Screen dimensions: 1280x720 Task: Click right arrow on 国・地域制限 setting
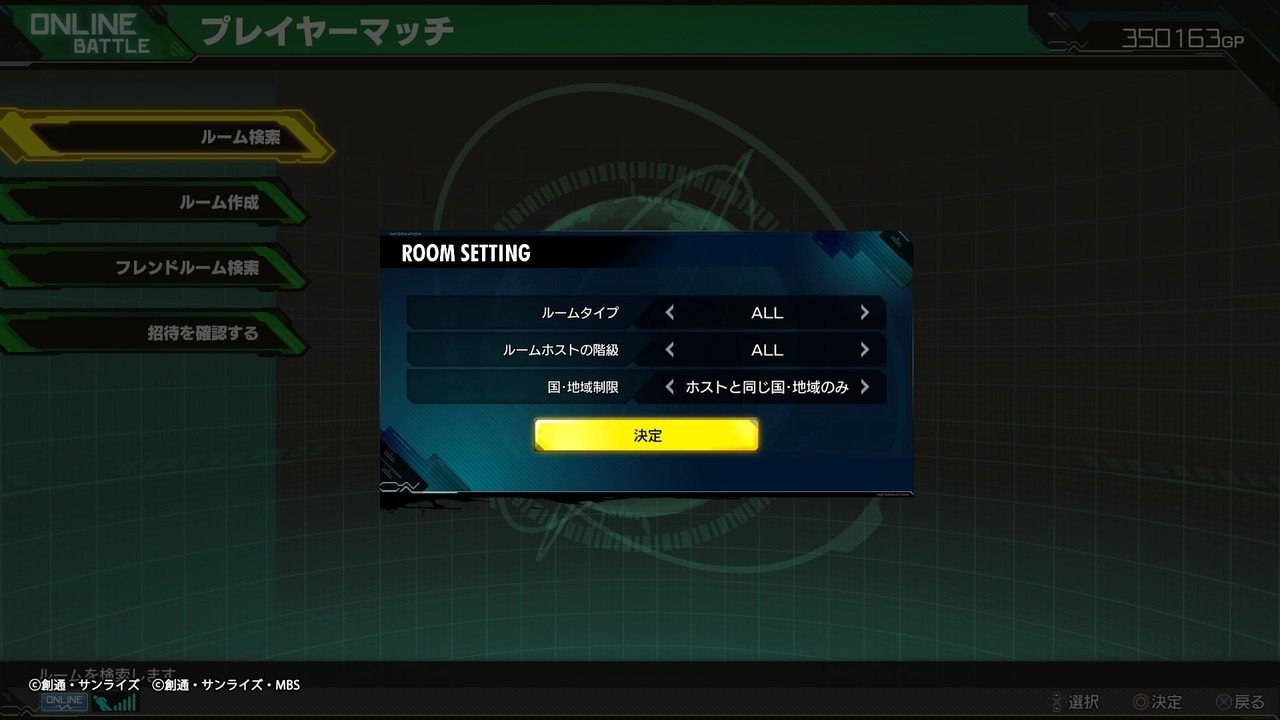[x=866, y=387]
